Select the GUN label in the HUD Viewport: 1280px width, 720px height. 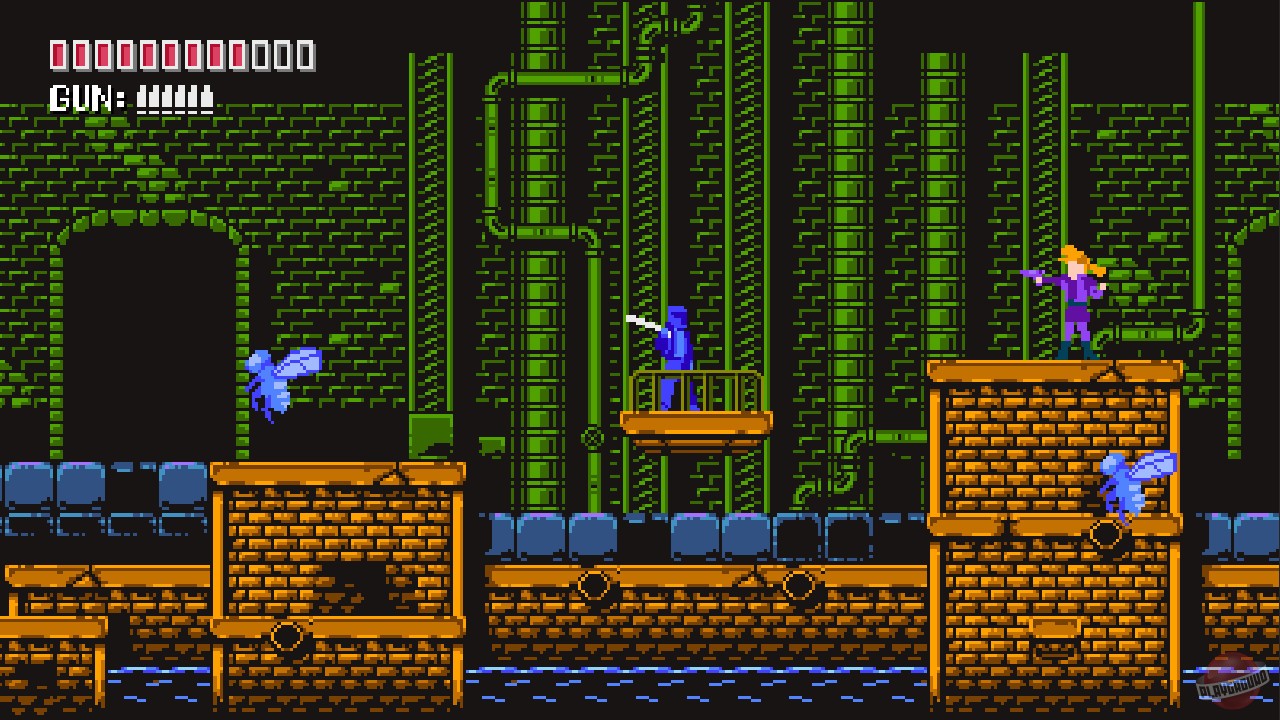(84, 96)
